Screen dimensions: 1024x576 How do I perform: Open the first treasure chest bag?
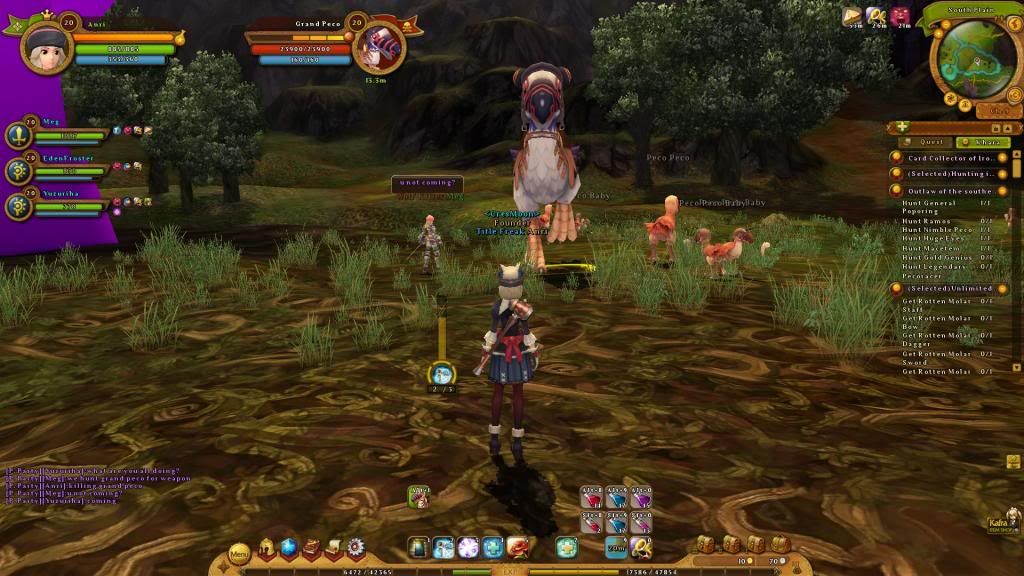click(706, 544)
